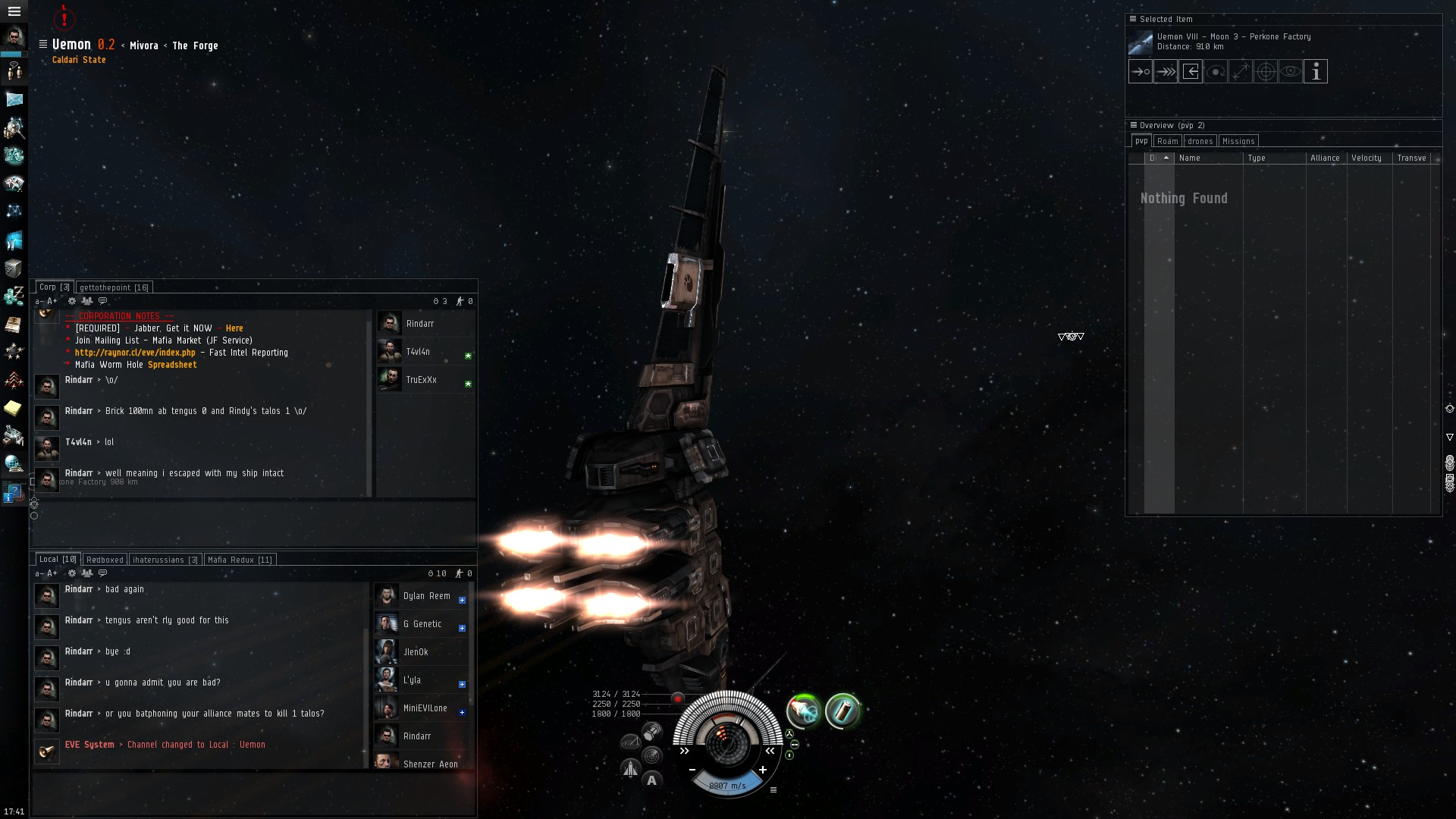The width and height of the screenshot is (1456, 819).
Task: Approach the selected item
Action: (x=1141, y=72)
